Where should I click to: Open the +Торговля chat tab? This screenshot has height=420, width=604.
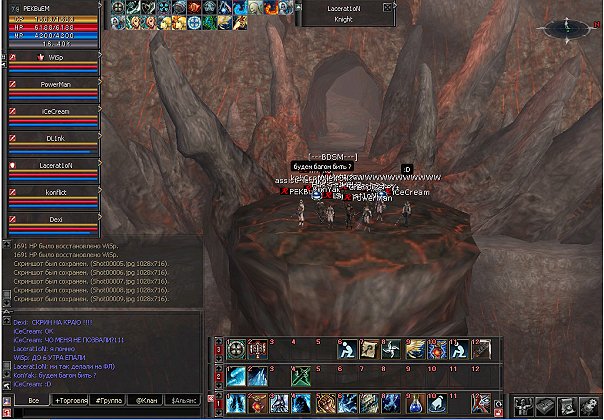pos(70,400)
